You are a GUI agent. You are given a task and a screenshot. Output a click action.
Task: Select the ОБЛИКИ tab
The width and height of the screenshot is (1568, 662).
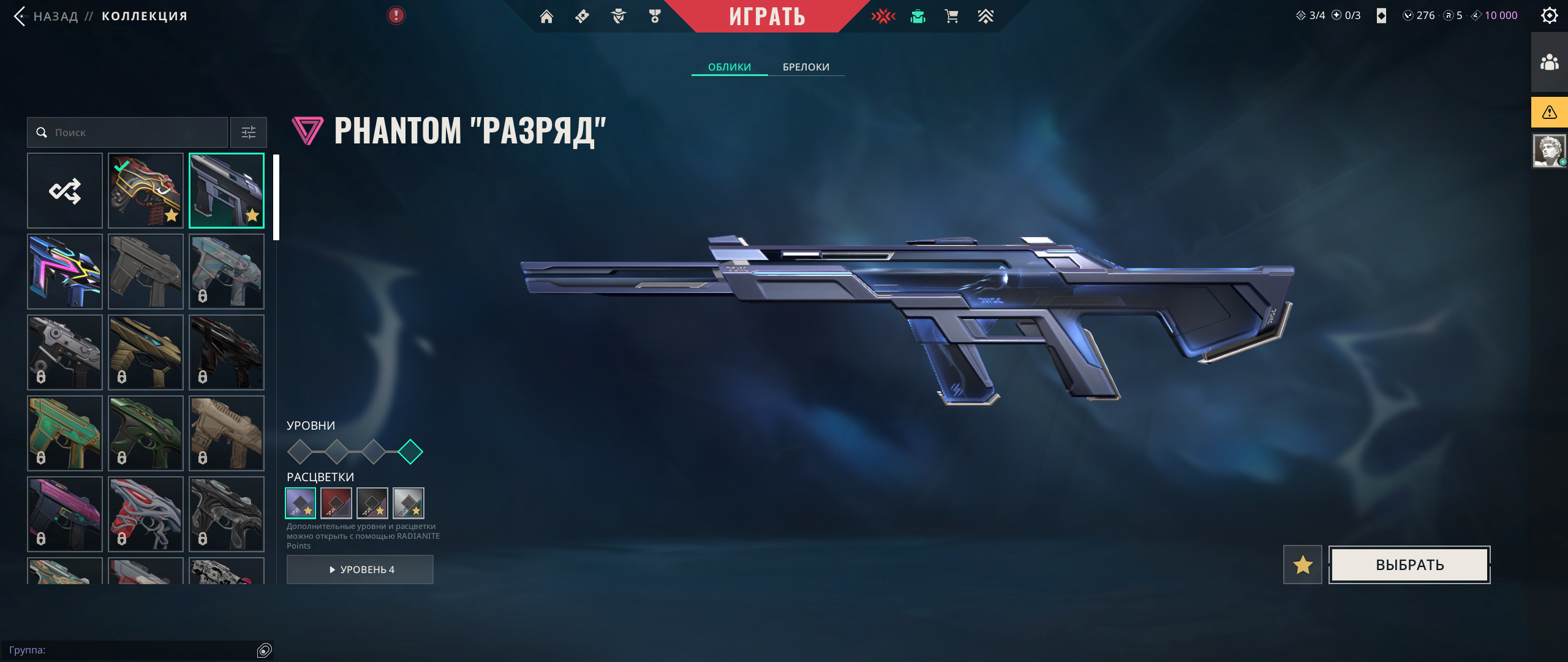pyautogui.click(x=729, y=67)
